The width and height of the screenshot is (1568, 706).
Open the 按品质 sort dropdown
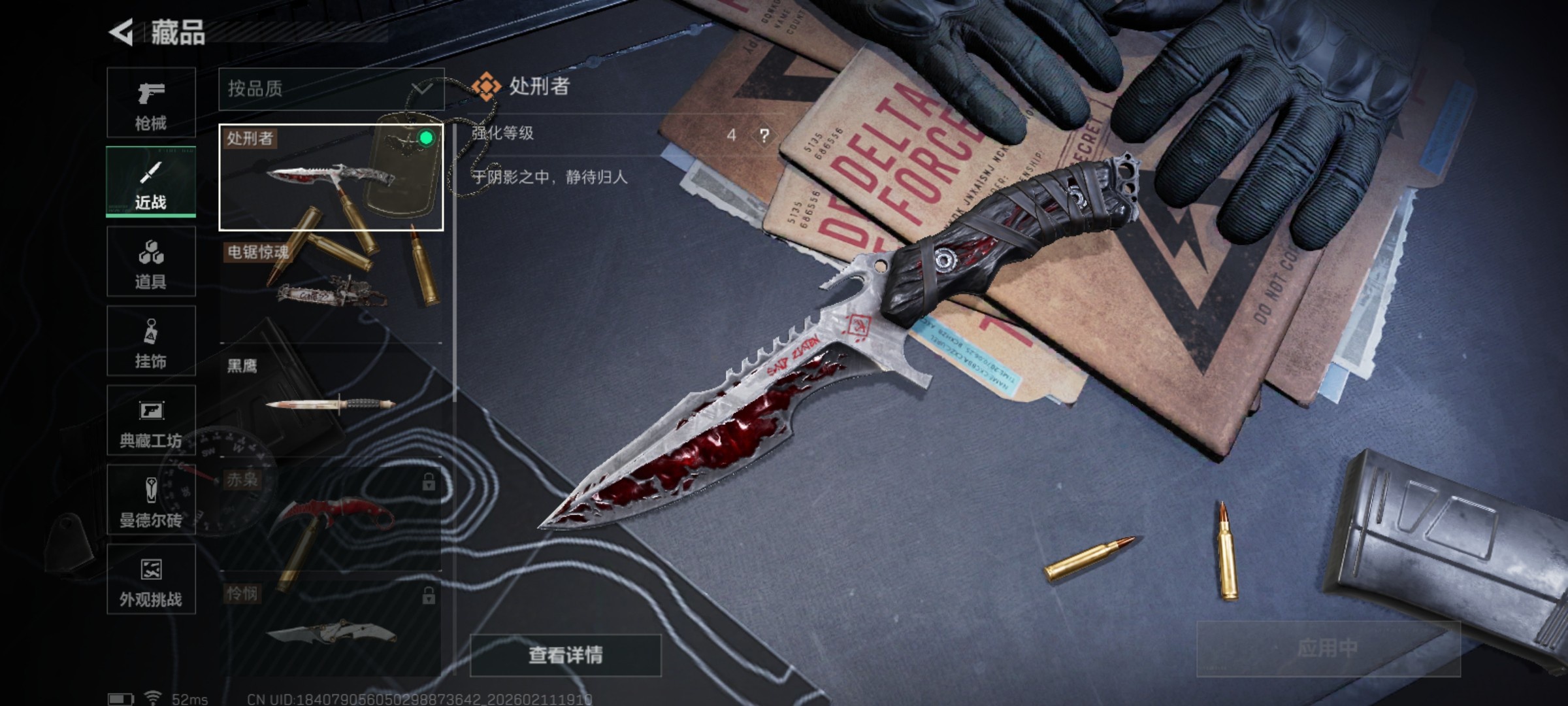[330, 89]
